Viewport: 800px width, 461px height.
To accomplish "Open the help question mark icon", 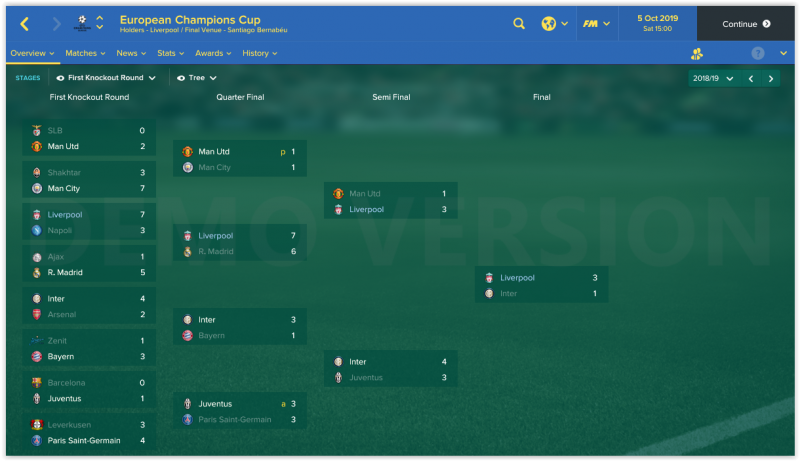I will (x=757, y=53).
